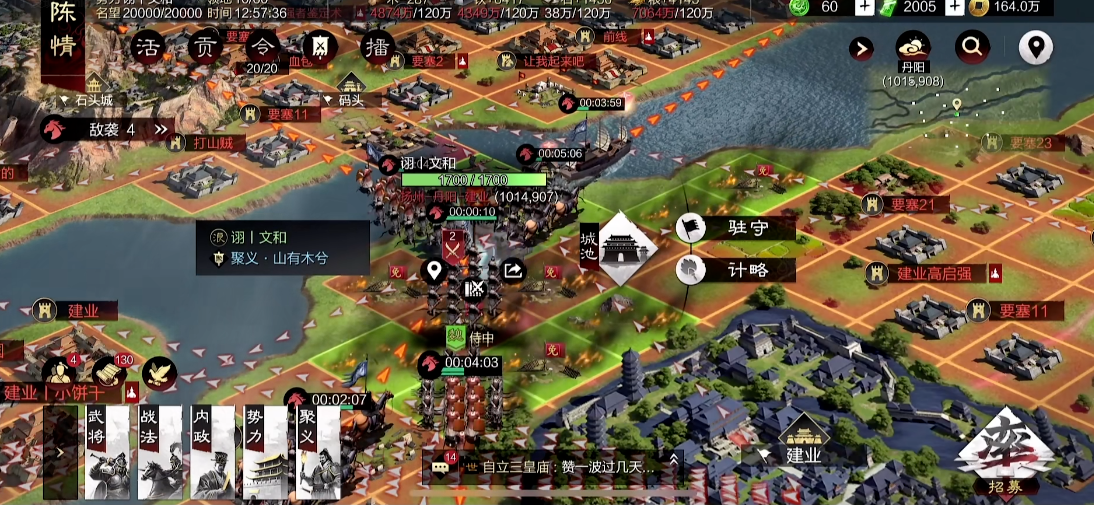Add currency with the plus button beside 2005
This screenshot has width=1094, height=505.
tap(955, 7)
